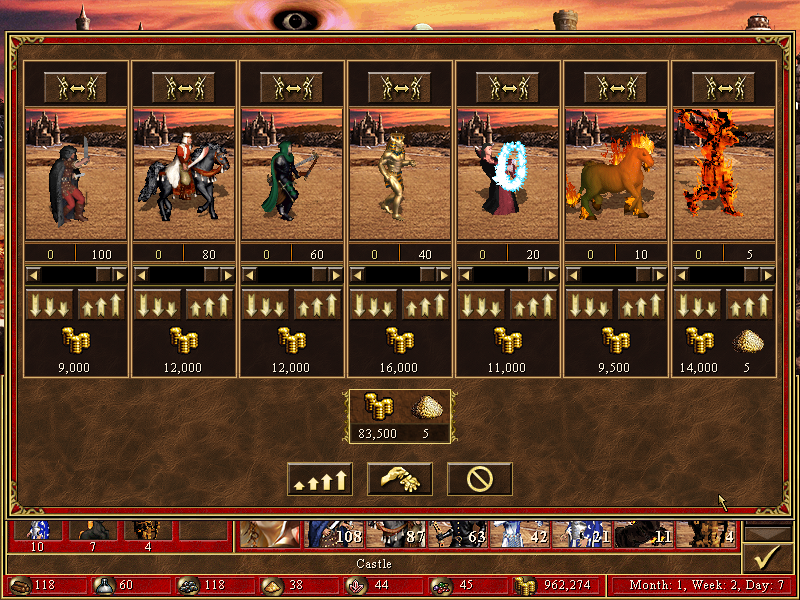Set the rogue count to minimum
The image size is (800, 600).
tap(49, 304)
